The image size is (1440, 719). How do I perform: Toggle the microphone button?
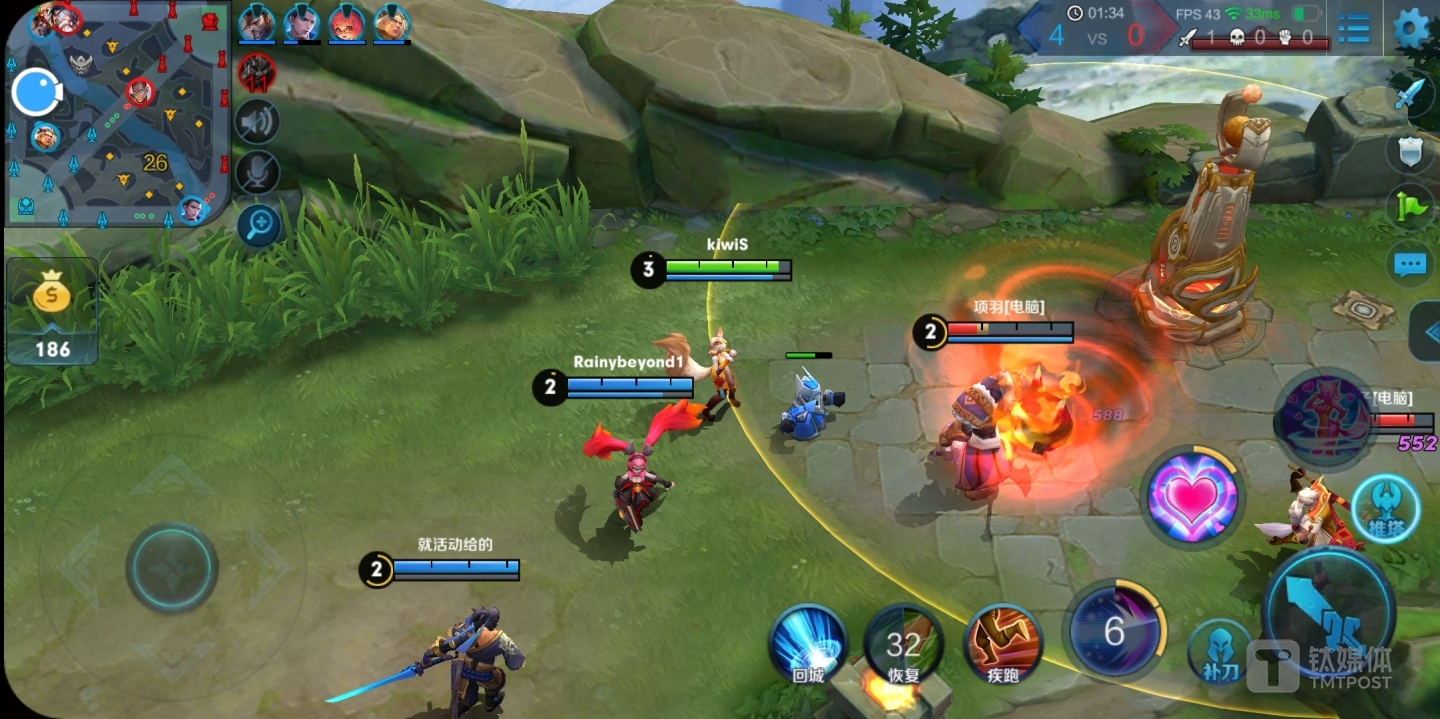point(257,173)
